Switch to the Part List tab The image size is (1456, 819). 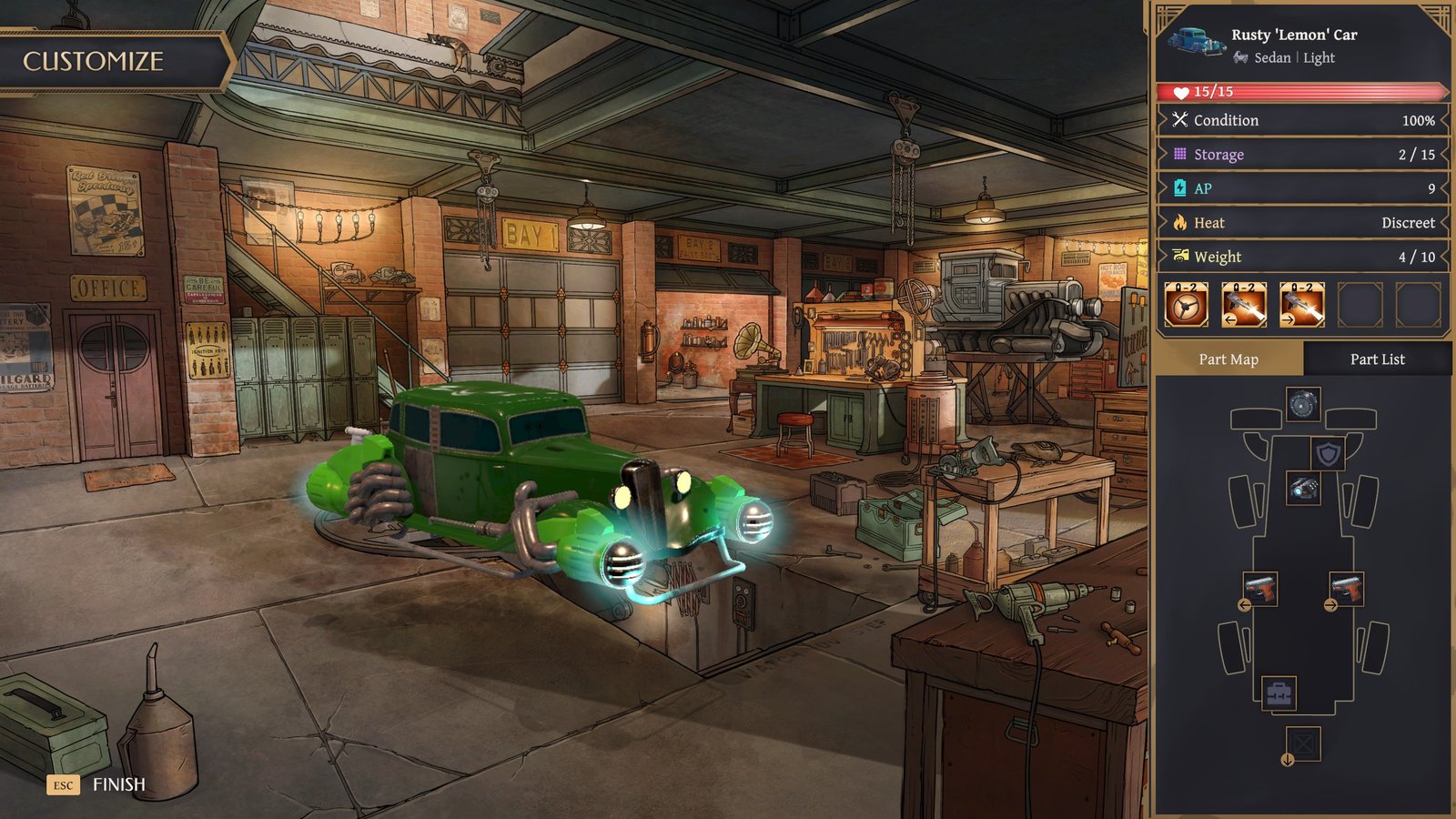(x=1377, y=359)
